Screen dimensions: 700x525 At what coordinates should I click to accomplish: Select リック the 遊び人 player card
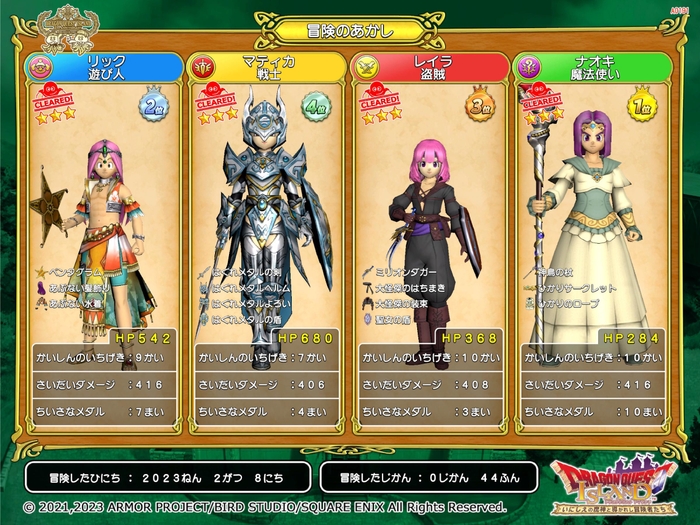[105, 240]
